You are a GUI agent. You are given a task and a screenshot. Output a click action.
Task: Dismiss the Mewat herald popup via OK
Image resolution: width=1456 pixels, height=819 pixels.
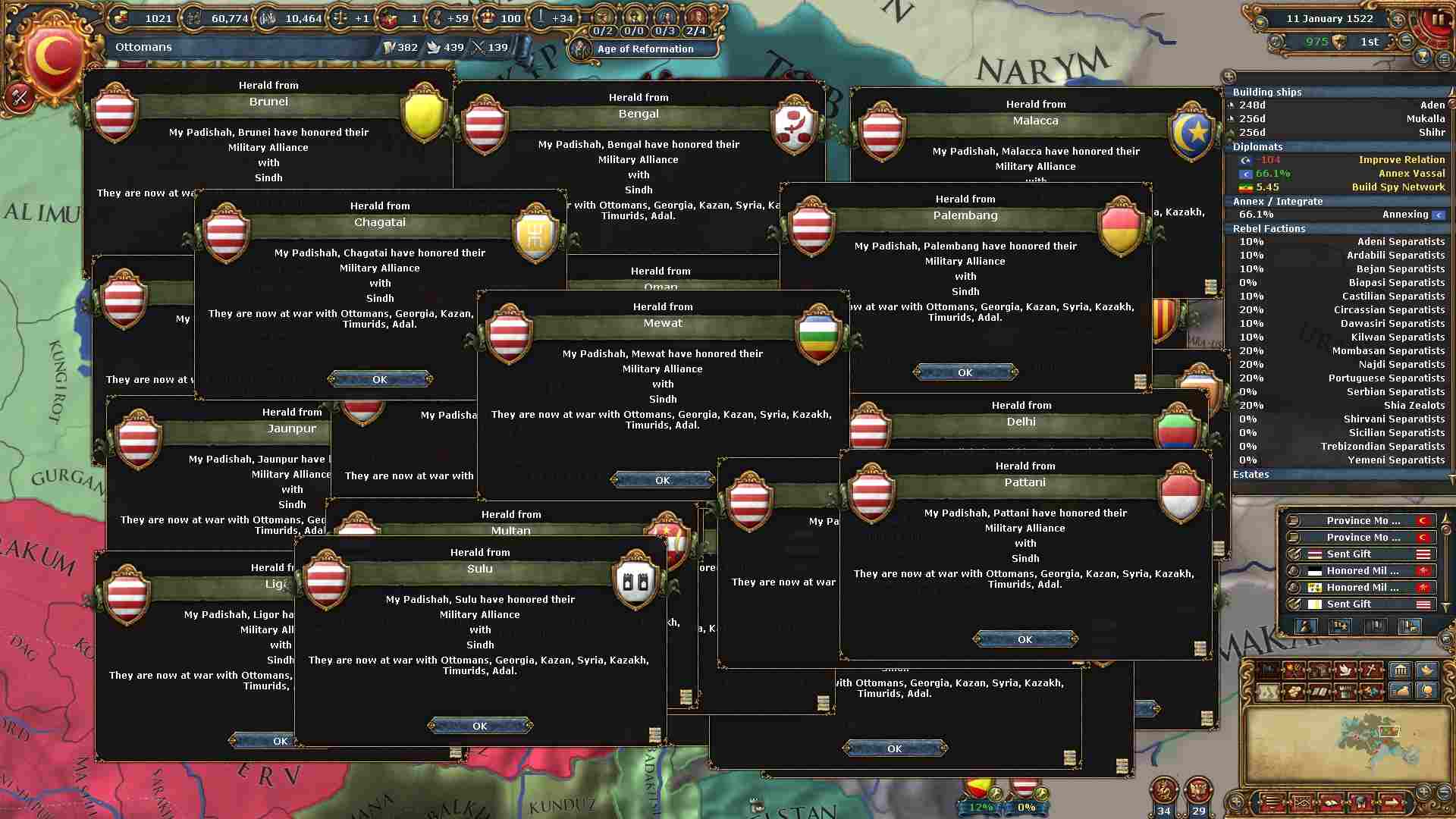click(x=662, y=480)
